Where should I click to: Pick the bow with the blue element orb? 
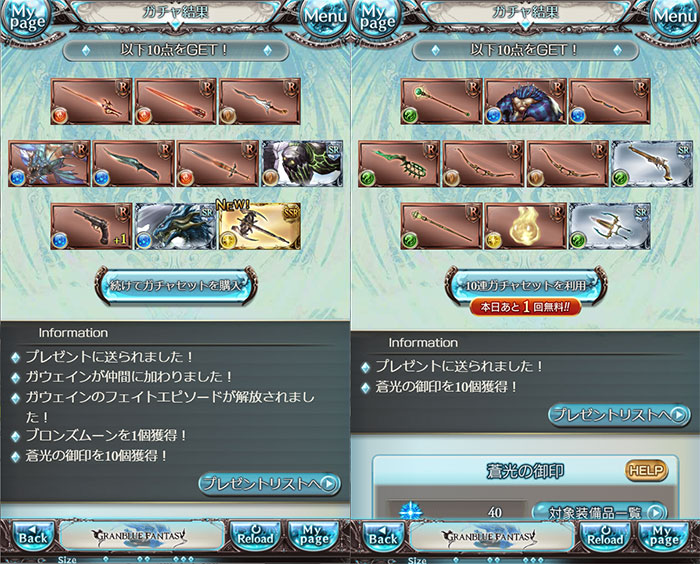tap(609, 101)
